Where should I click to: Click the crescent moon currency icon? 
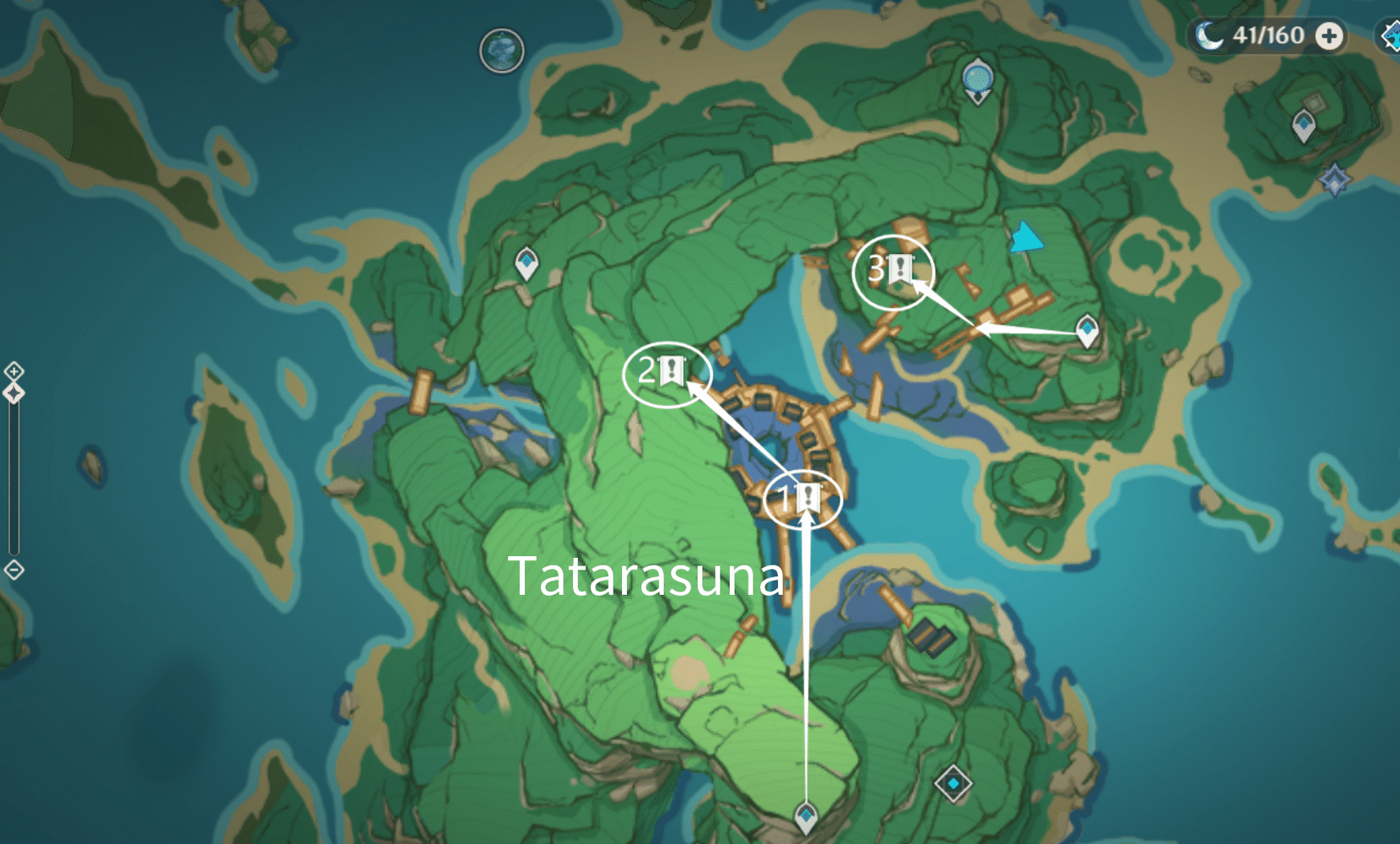(x=1210, y=37)
